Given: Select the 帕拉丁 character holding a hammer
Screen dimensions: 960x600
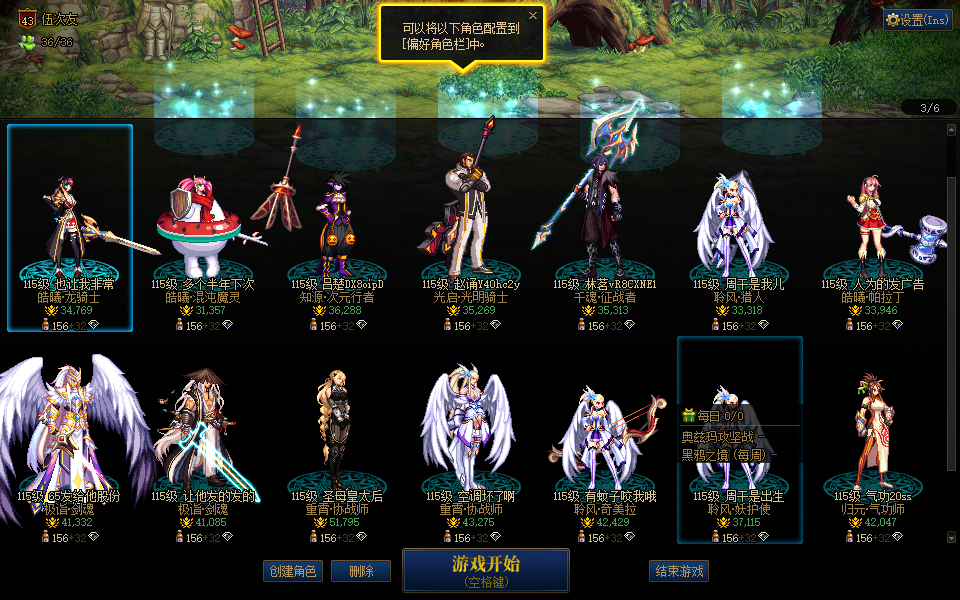Looking at the screenshot, I should pyautogui.click(x=873, y=228).
